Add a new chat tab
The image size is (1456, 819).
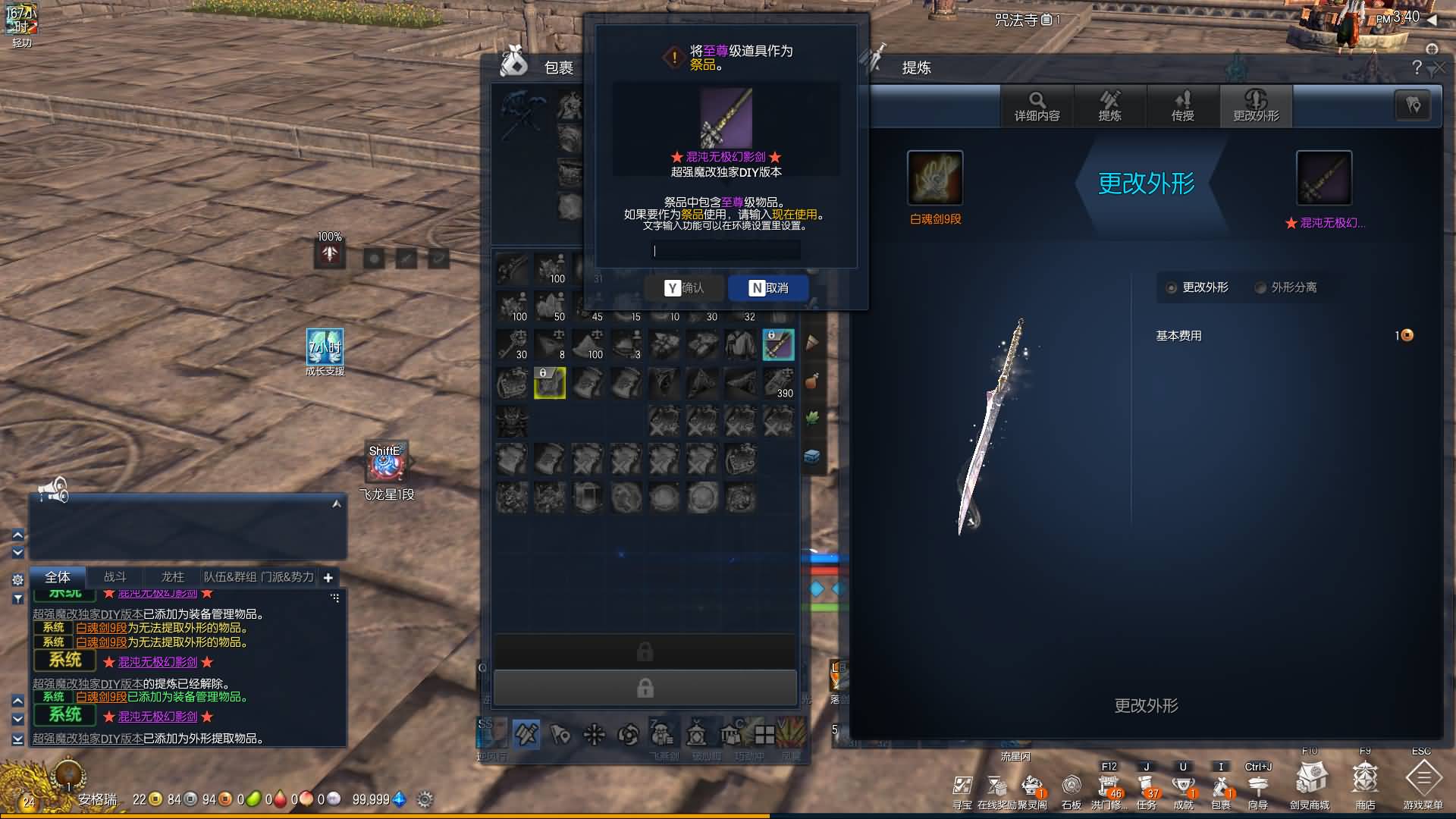pyautogui.click(x=328, y=578)
